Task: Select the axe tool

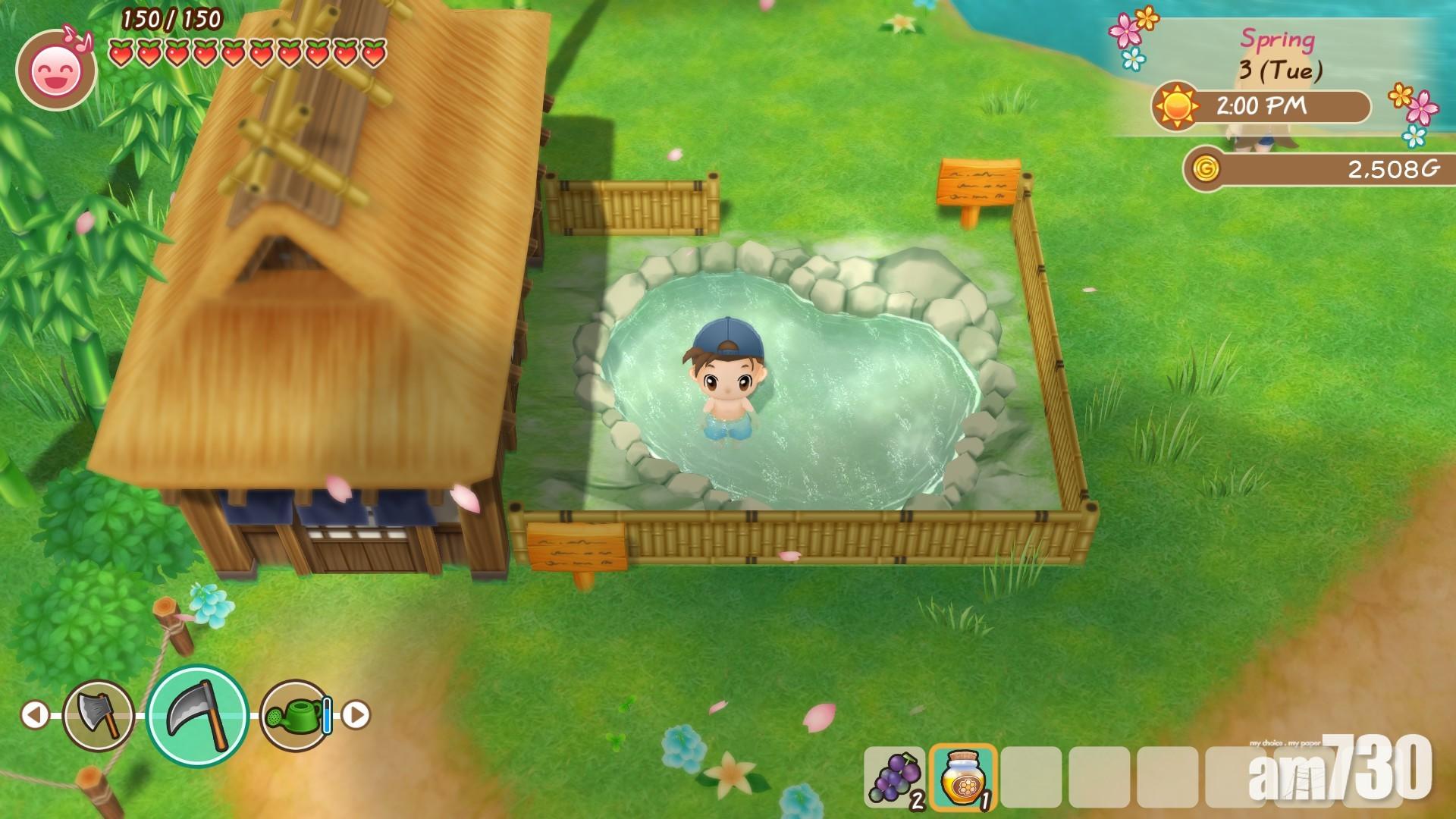Action: pyautogui.click(x=99, y=714)
